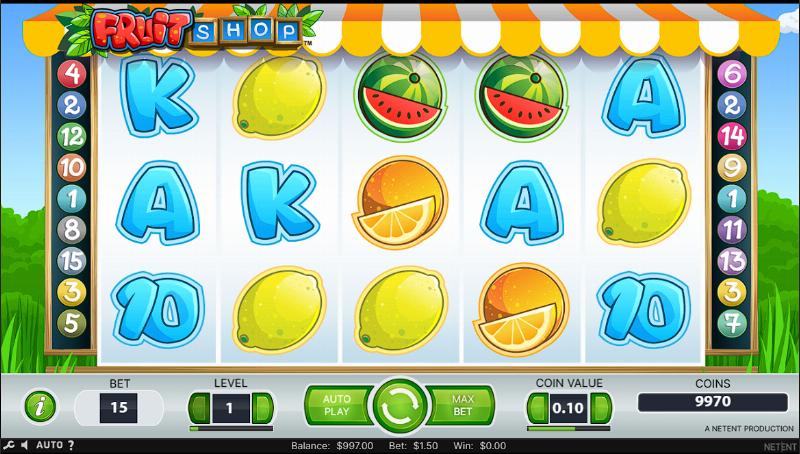The height and width of the screenshot is (454, 800).
Task: Select bet line 15 marker
Action: click(x=70, y=260)
